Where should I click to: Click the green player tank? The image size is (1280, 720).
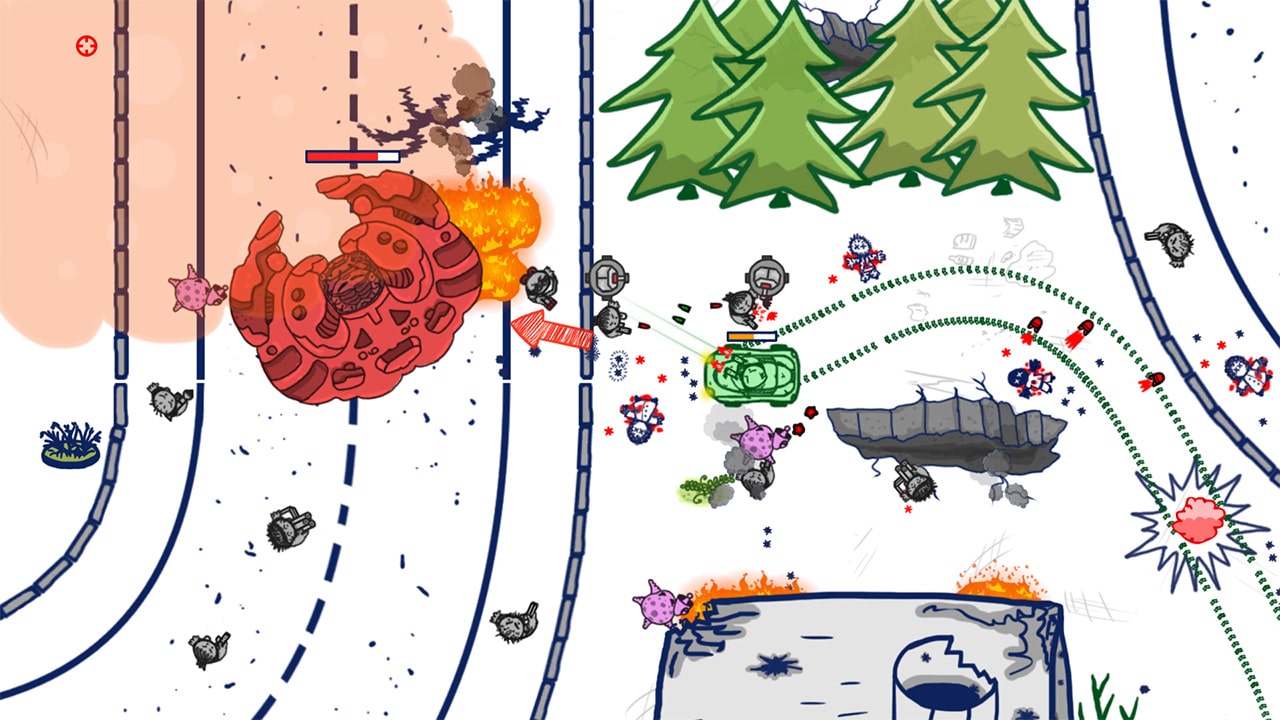[750, 375]
